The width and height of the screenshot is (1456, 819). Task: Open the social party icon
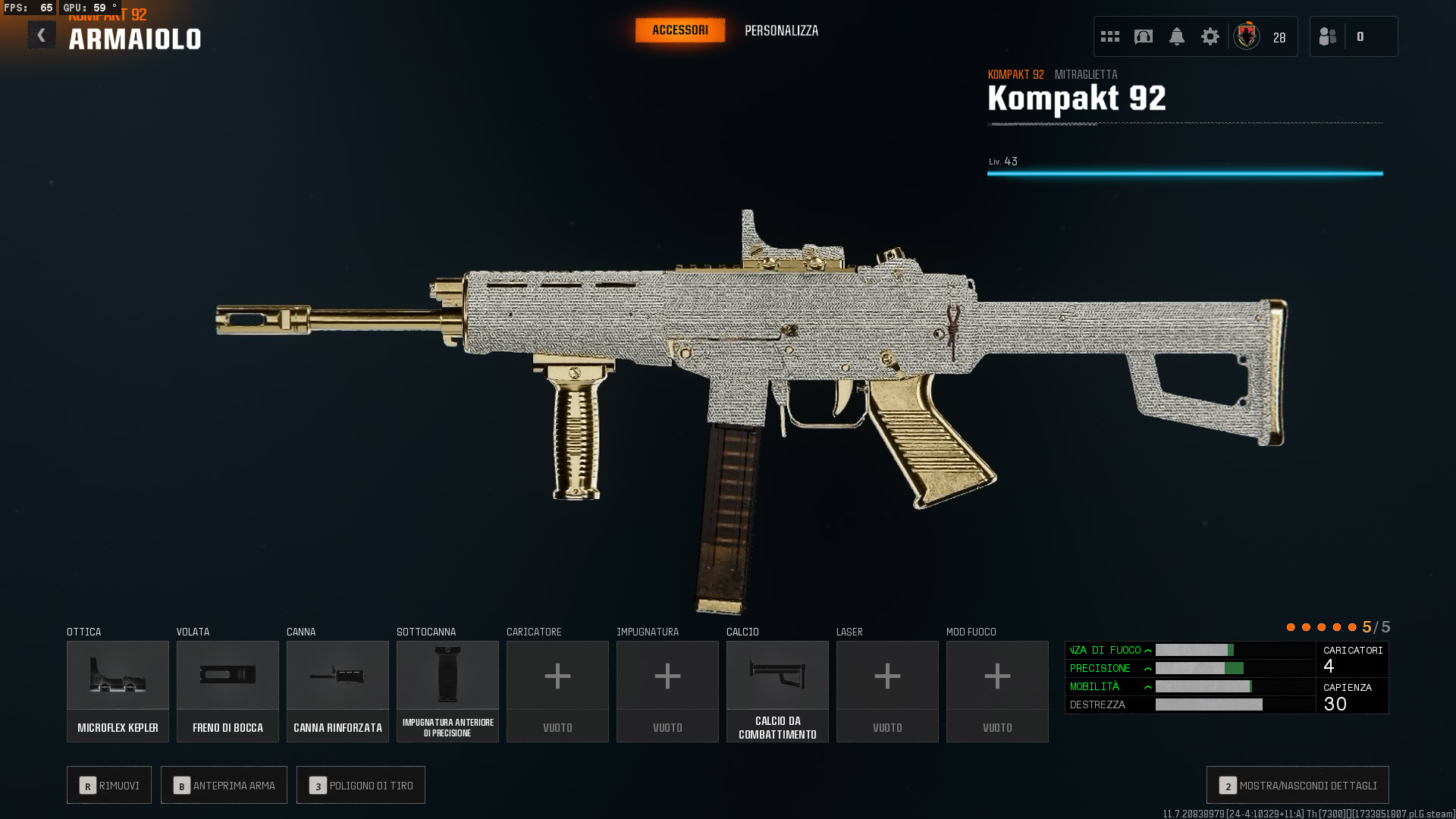(x=1328, y=36)
